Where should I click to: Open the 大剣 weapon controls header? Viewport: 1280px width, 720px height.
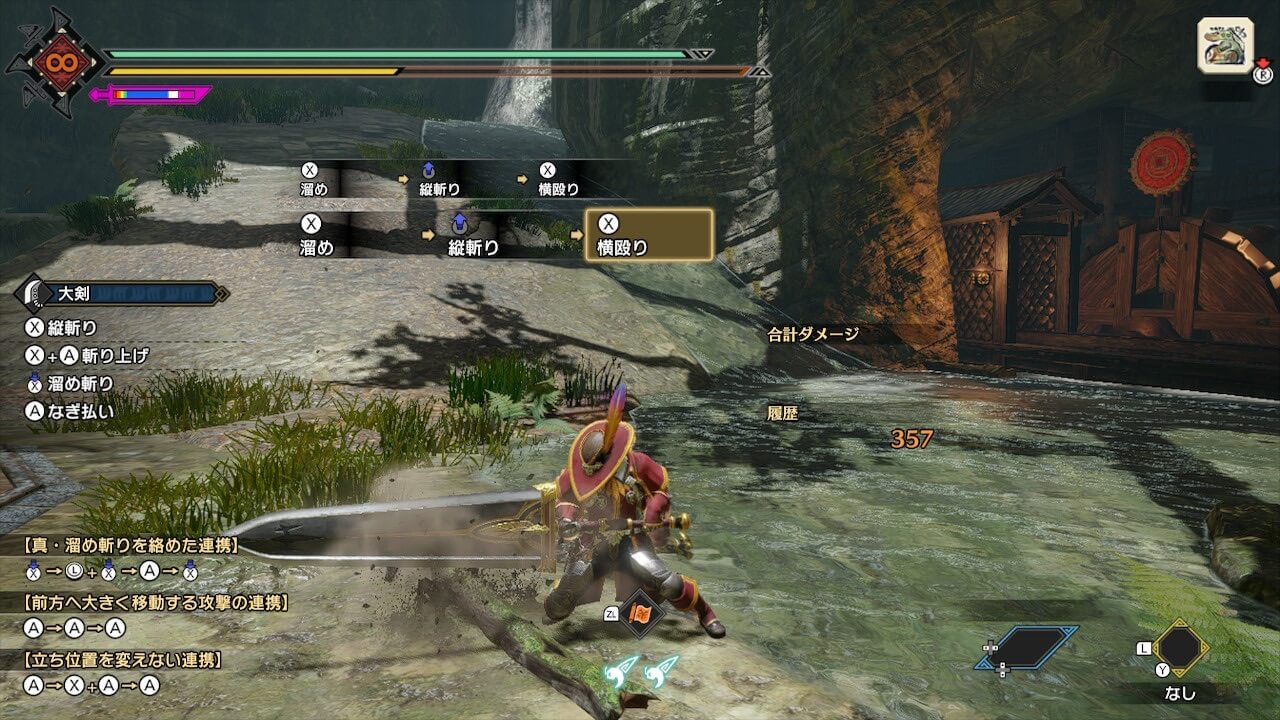[x=122, y=294]
